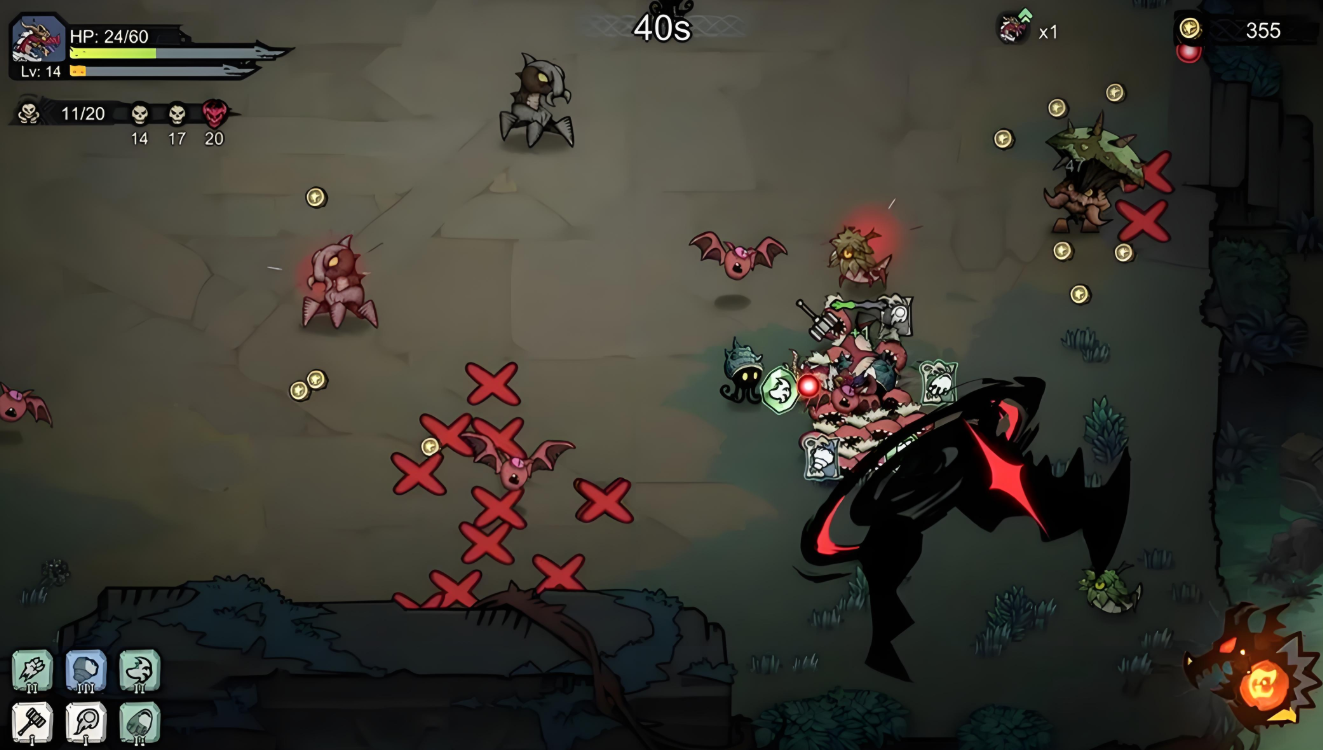Click the gold coin currency icon
The width and height of the screenshot is (1323, 750).
(1190, 29)
